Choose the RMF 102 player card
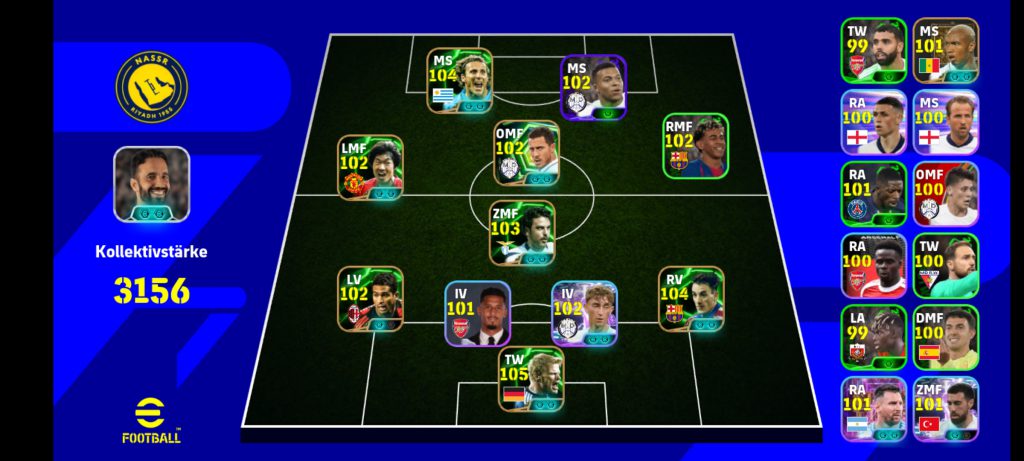This screenshot has height=461, width=1024. pos(695,146)
